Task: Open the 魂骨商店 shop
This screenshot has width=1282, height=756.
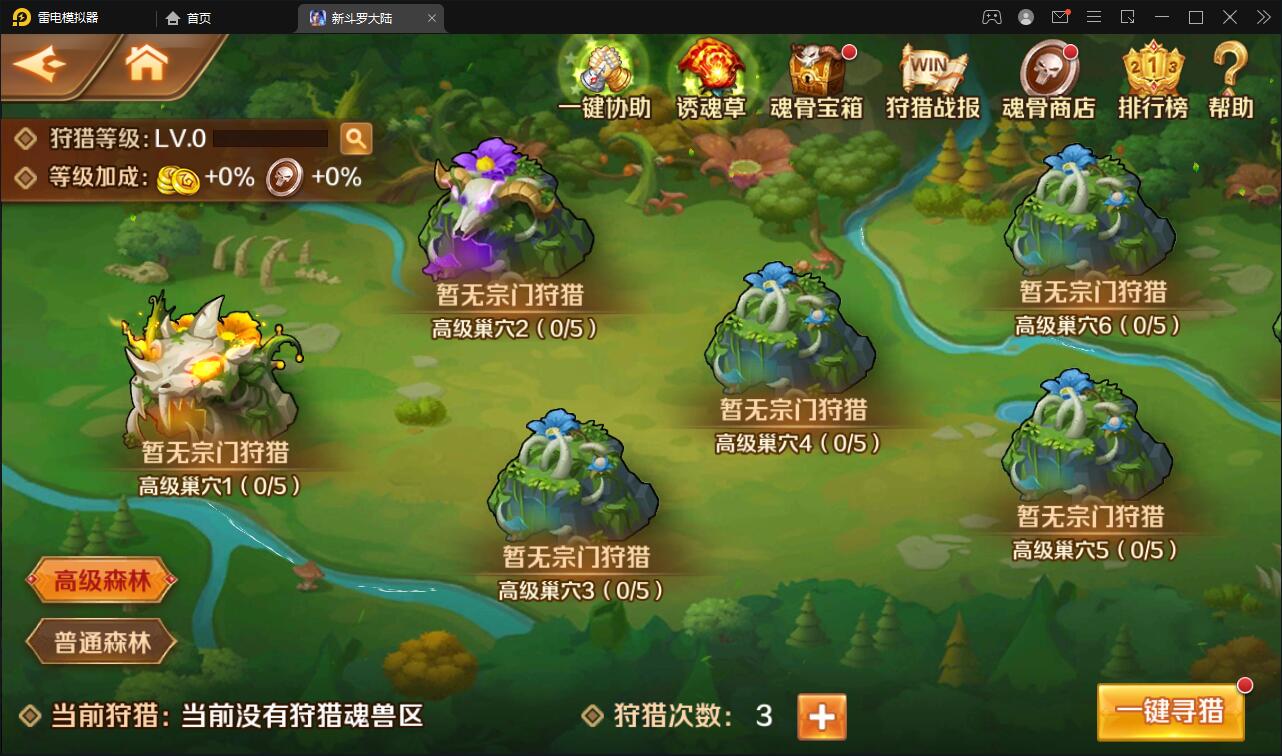Action: click(x=1048, y=70)
